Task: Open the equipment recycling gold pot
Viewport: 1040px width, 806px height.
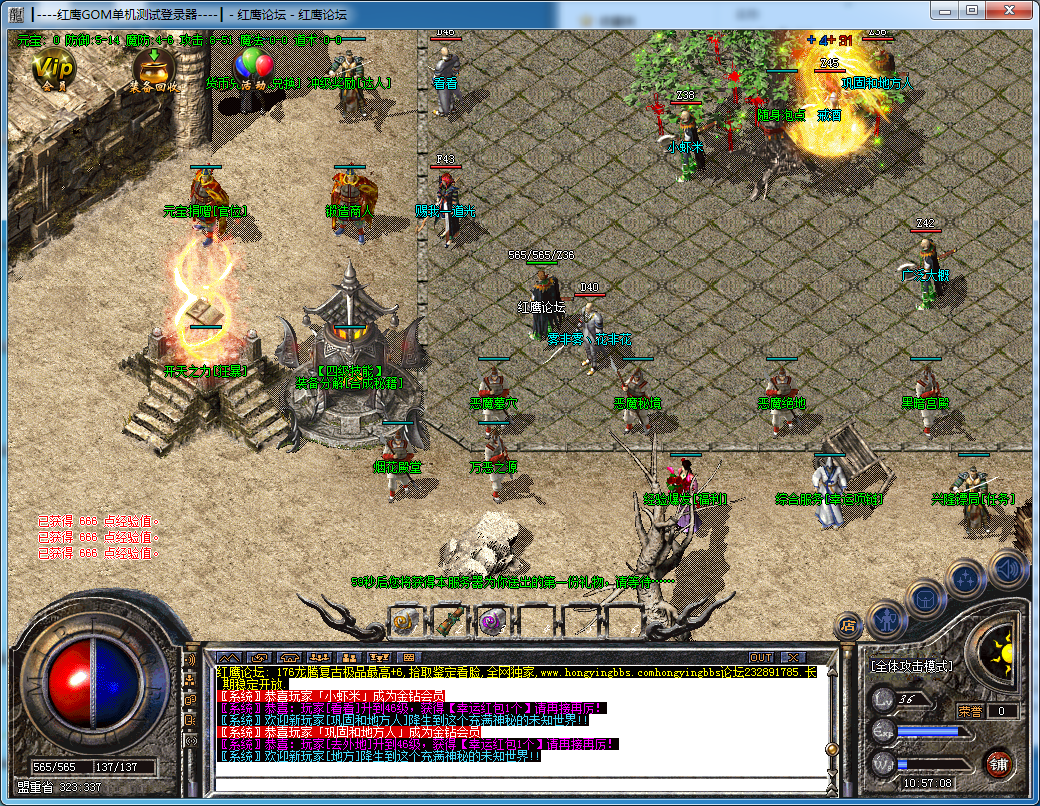Action: click(154, 68)
